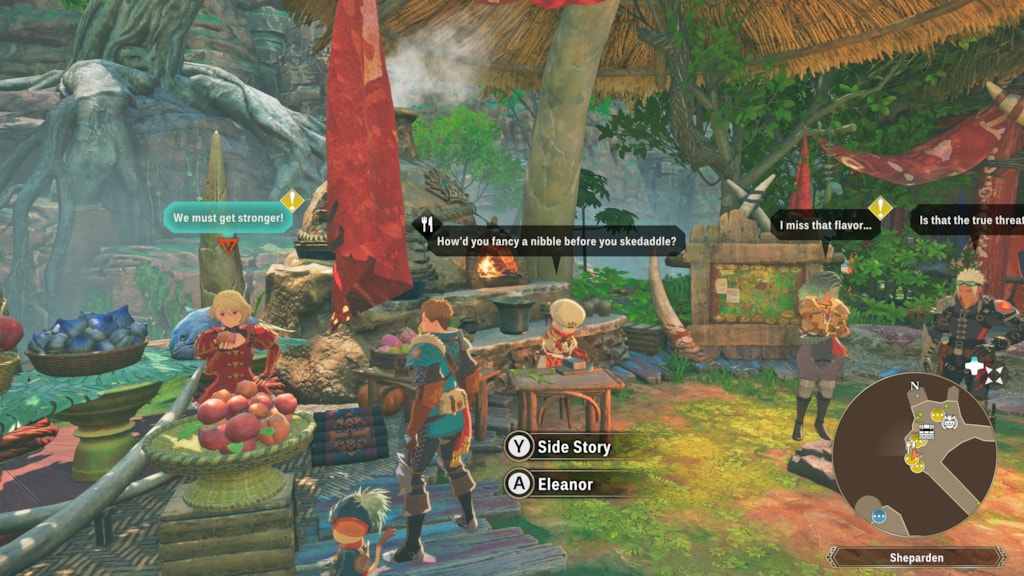Click the chest marker on the minimap
The height and width of the screenshot is (576, 1024).
click(x=926, y=429)
